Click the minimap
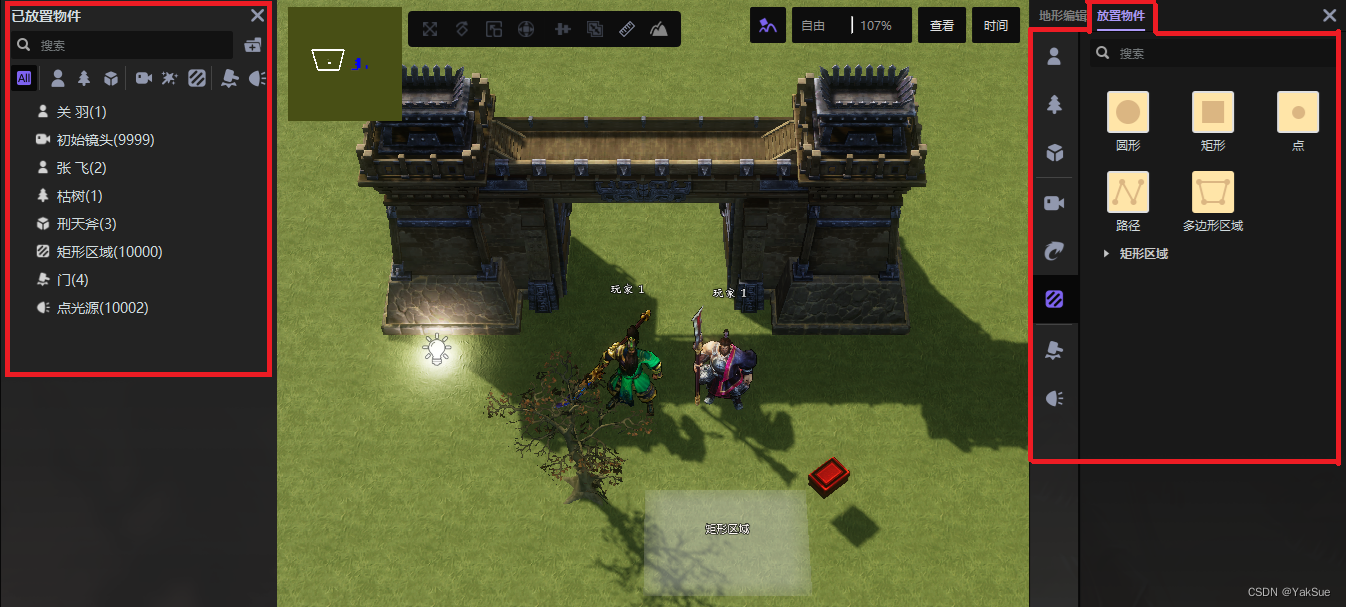This screenshot has width=1346, height=607. [x=344, y=64]
